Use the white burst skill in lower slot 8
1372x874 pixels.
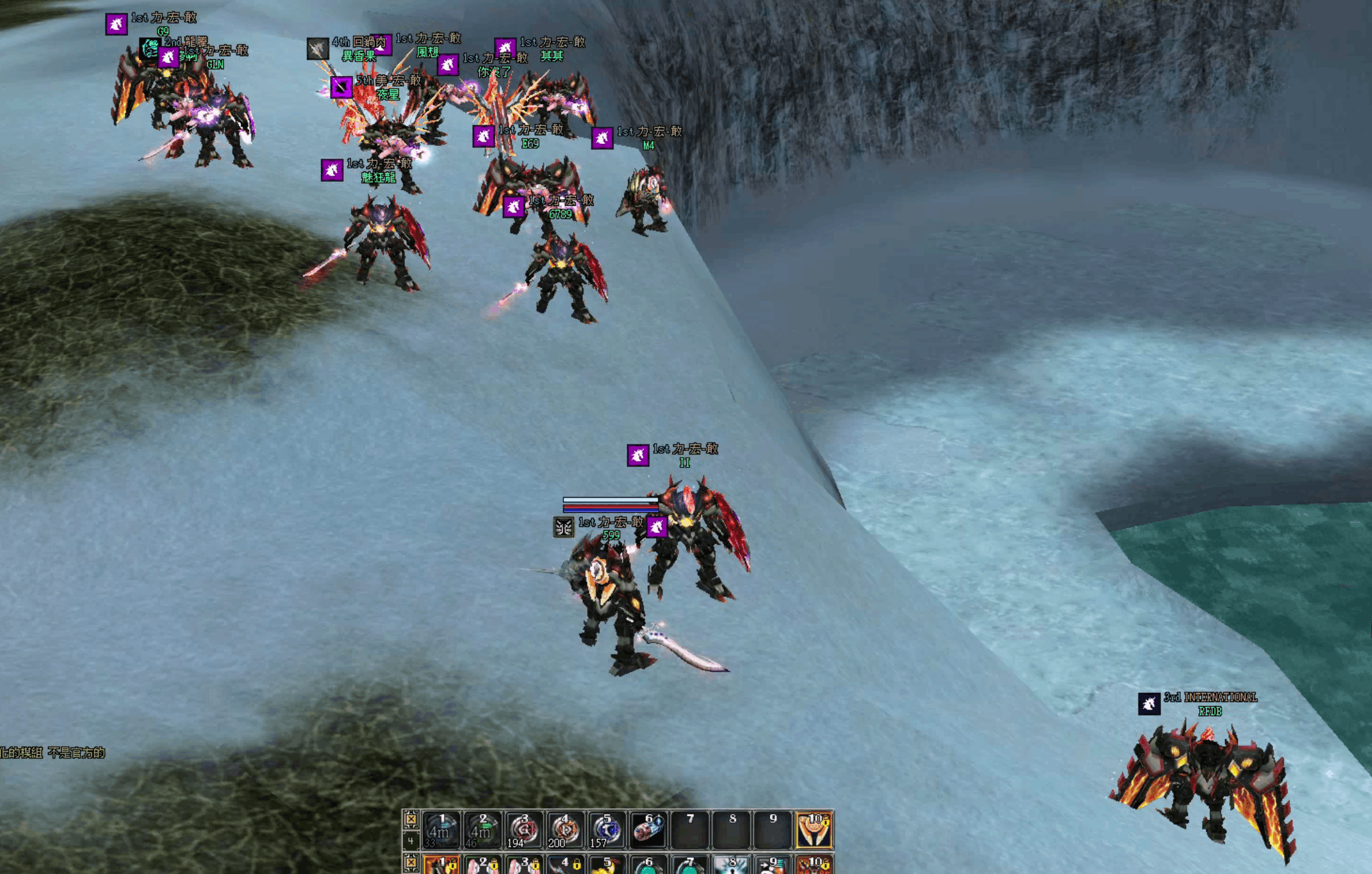[x=731, y=865]
